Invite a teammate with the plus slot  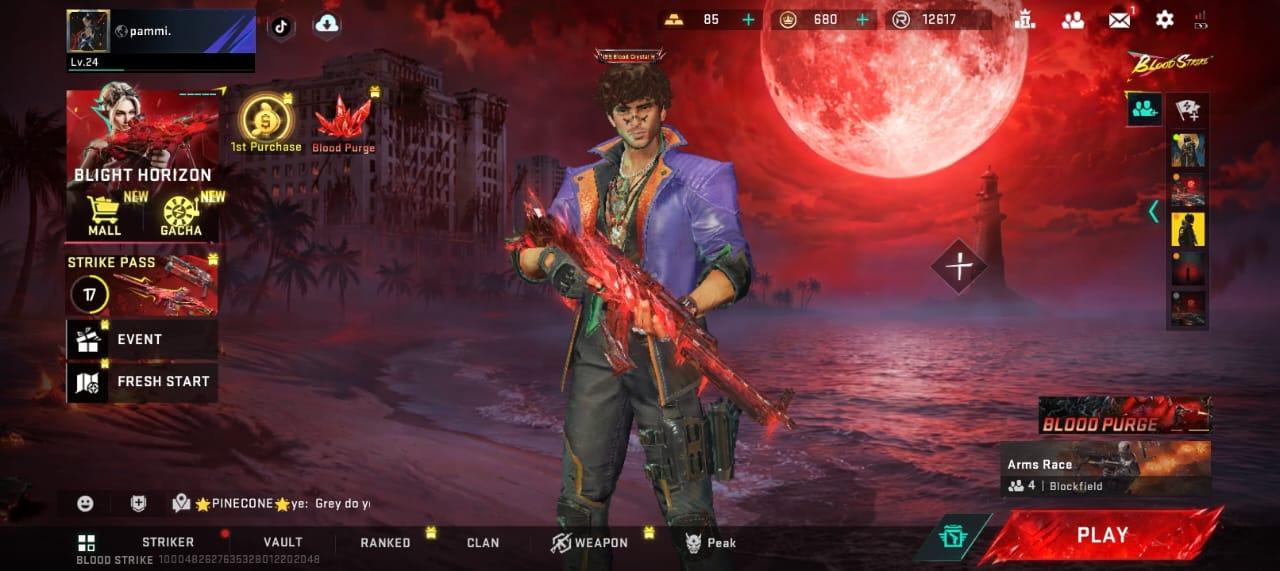click(x=959, y=266)
